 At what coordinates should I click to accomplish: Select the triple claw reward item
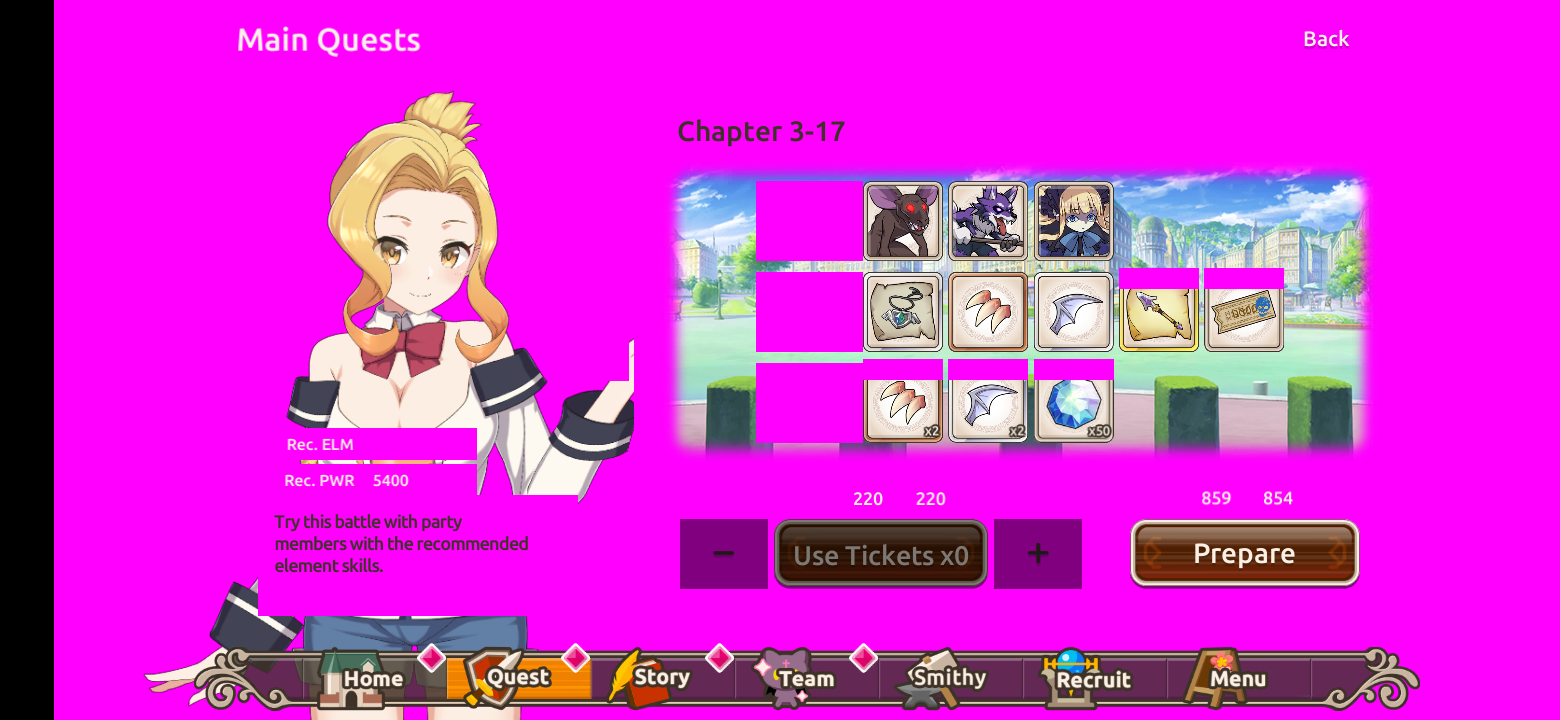coord(988,312)
